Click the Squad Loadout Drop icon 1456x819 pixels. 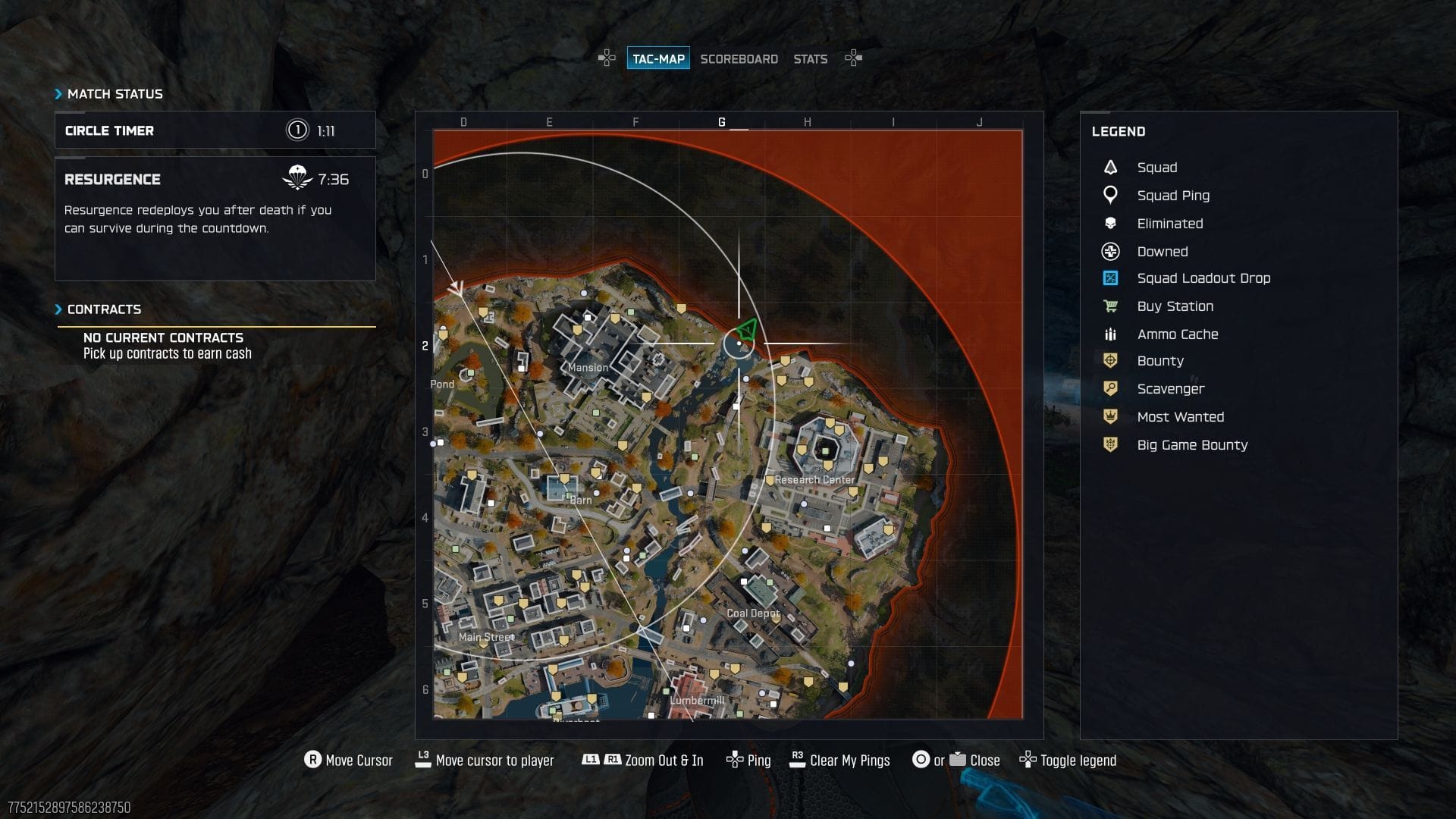coord(1109,278)
